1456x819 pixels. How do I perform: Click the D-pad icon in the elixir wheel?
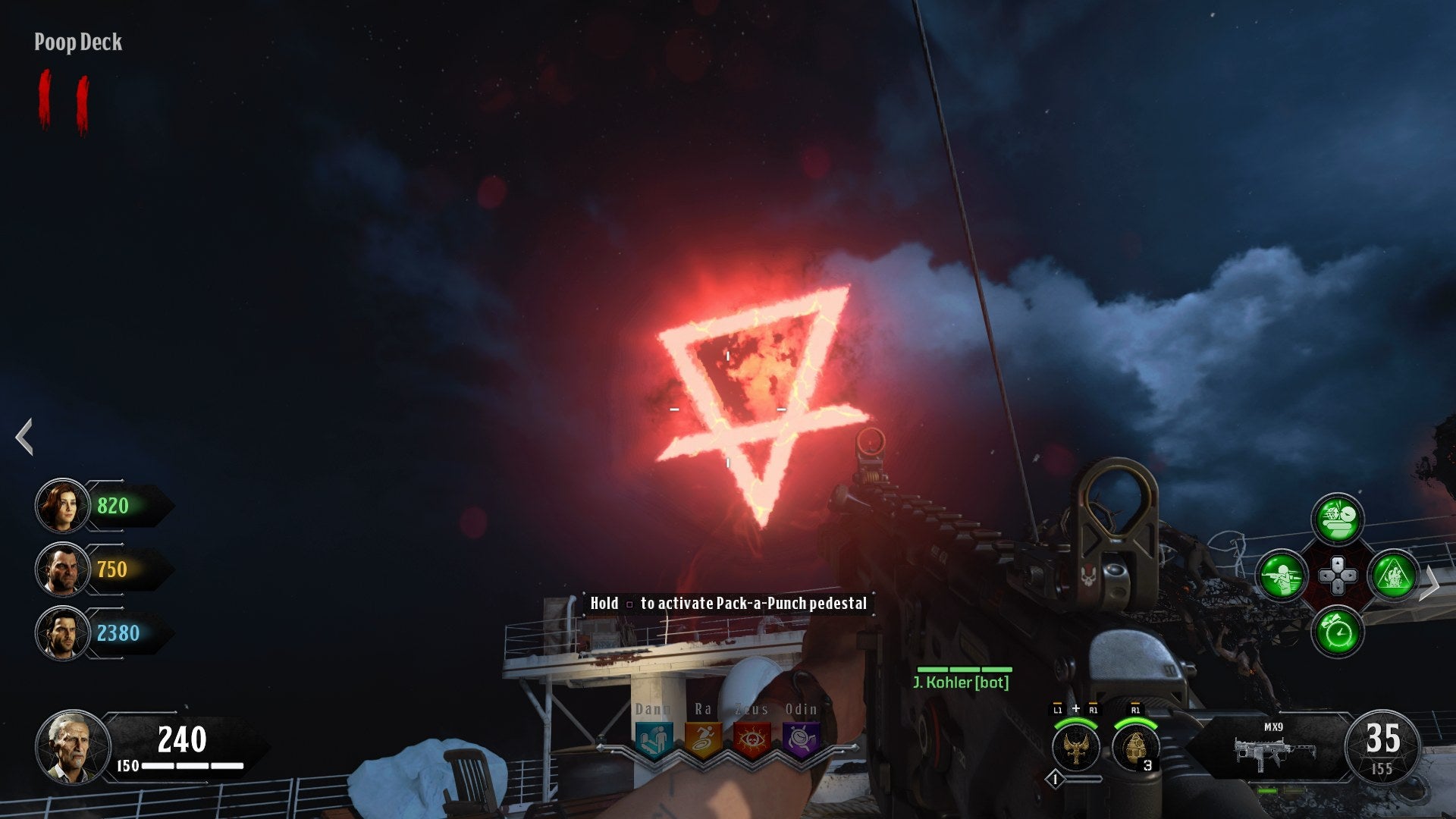click(x=1338, y=576)
